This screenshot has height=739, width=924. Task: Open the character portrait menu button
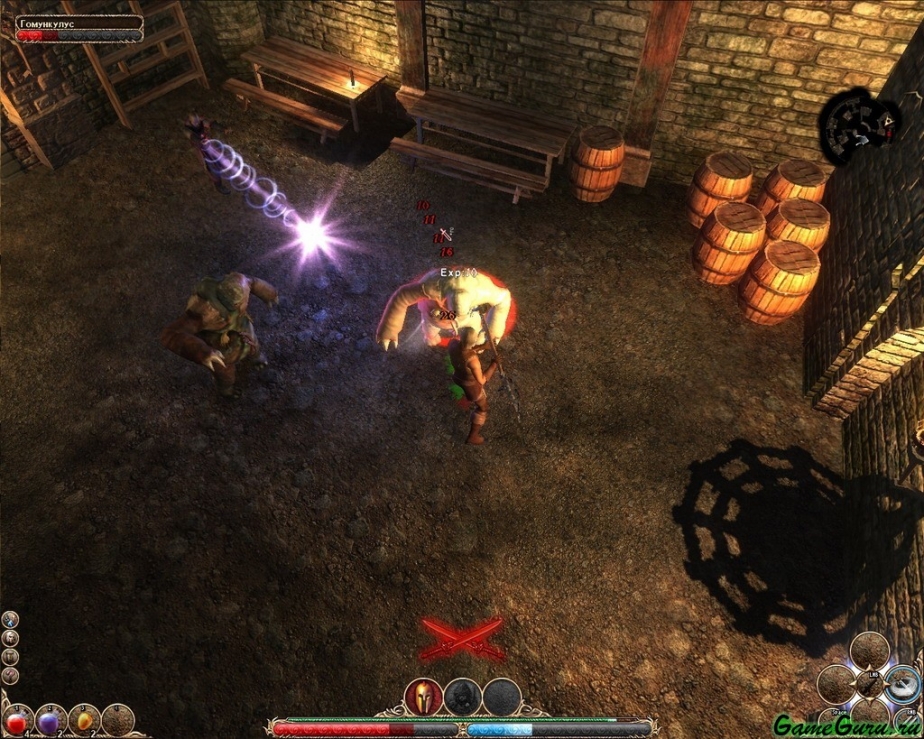(10, 639)
